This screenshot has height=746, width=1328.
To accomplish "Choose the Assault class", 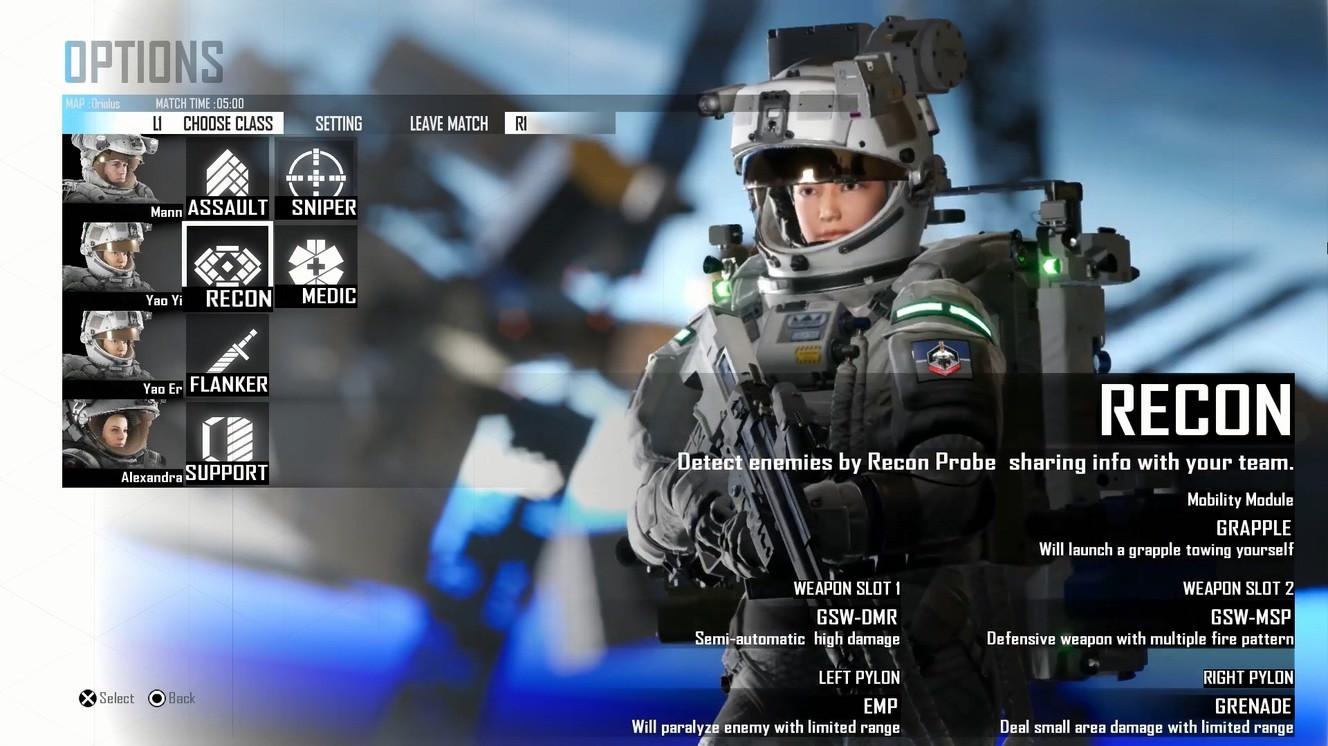I will pos(228,179).
